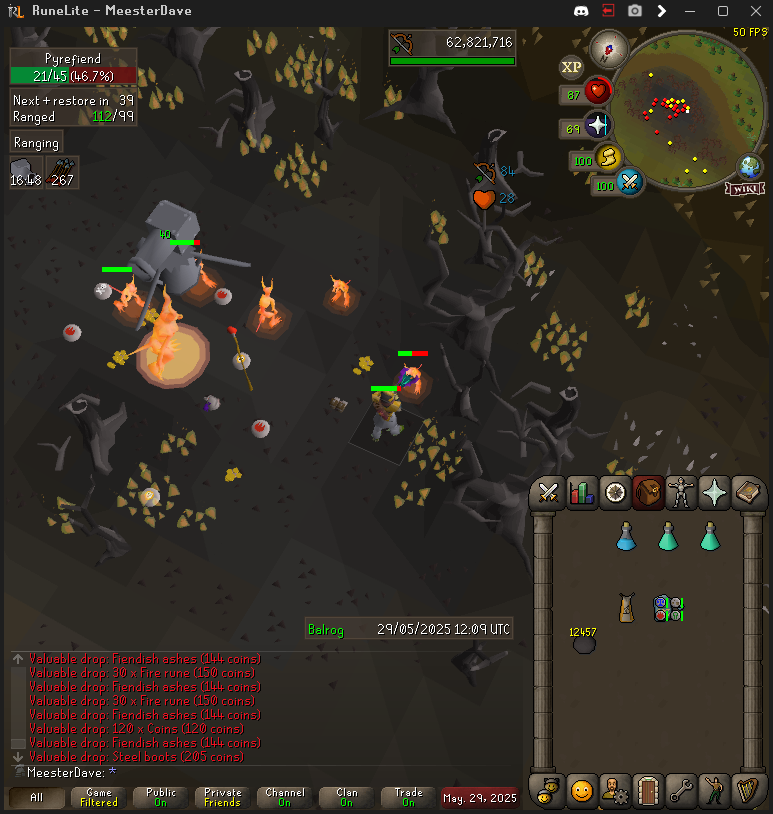Open the Music Player harp tab

(x=746, y=791)
